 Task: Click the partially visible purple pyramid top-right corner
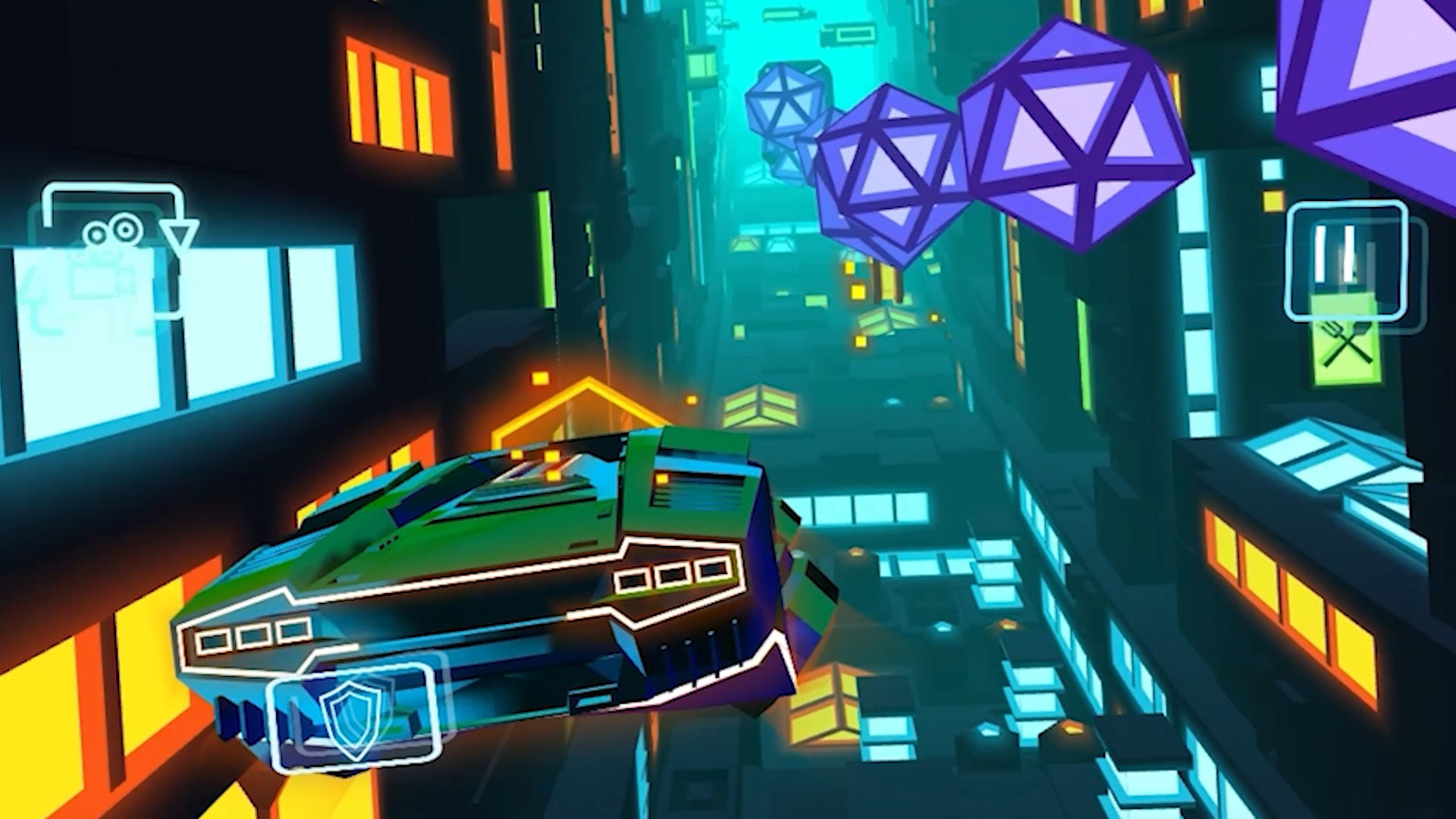1395,61
